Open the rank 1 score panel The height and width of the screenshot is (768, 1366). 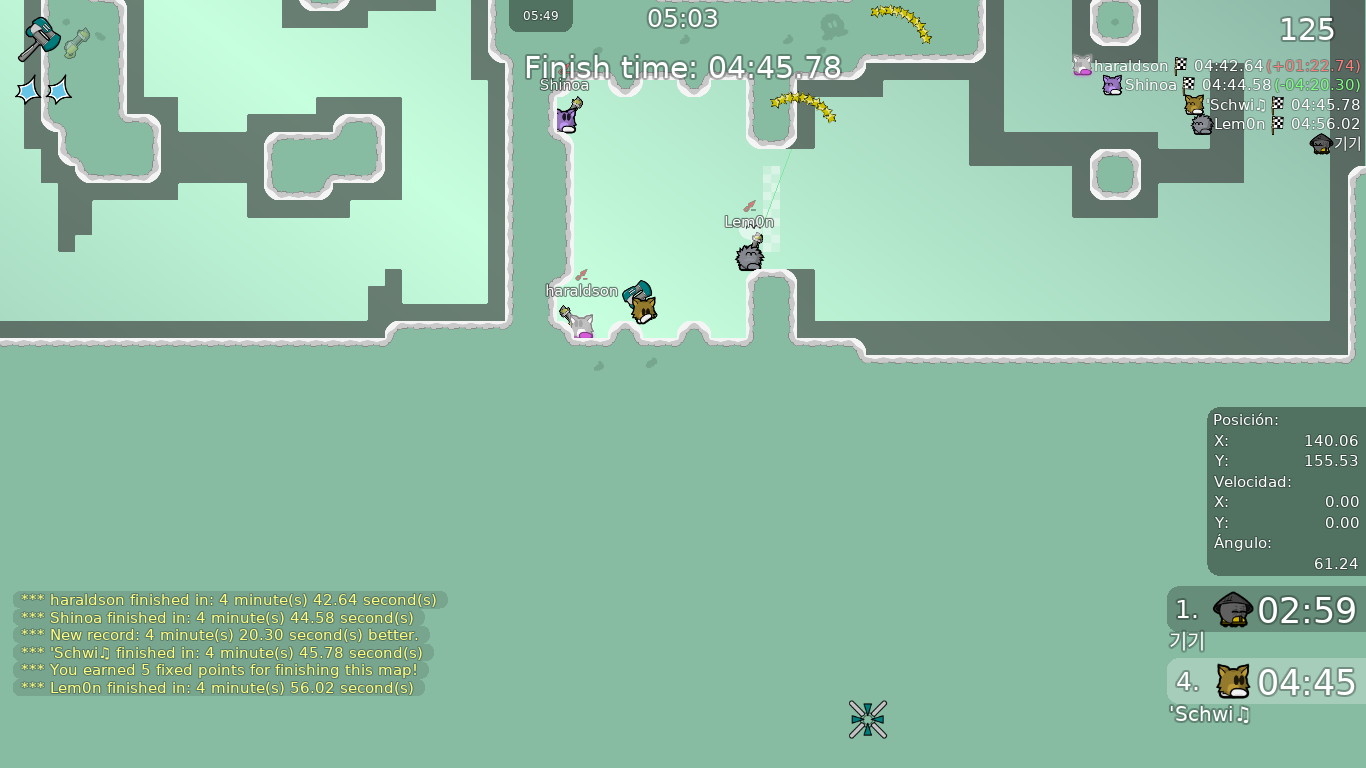pos(1266,610)
